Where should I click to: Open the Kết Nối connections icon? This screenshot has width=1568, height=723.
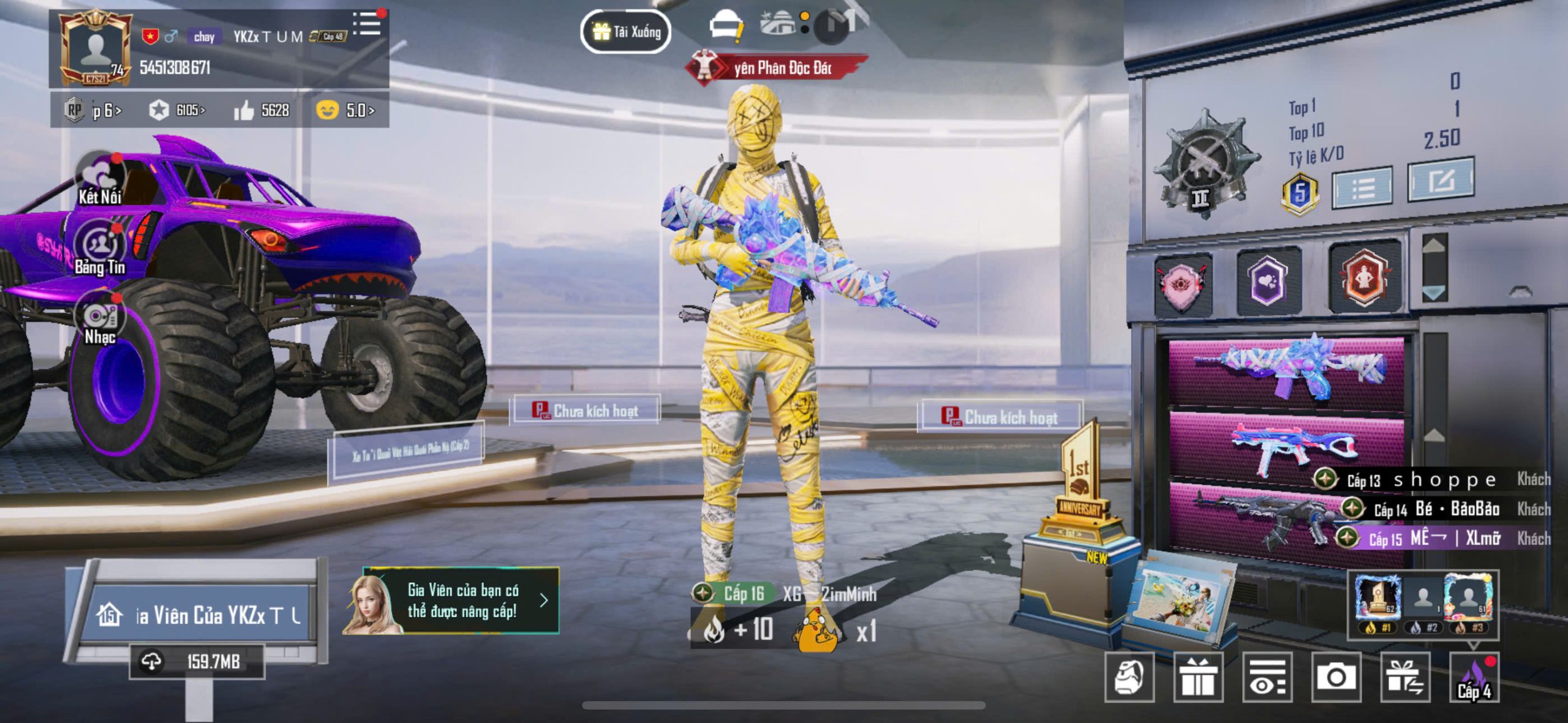99,178
